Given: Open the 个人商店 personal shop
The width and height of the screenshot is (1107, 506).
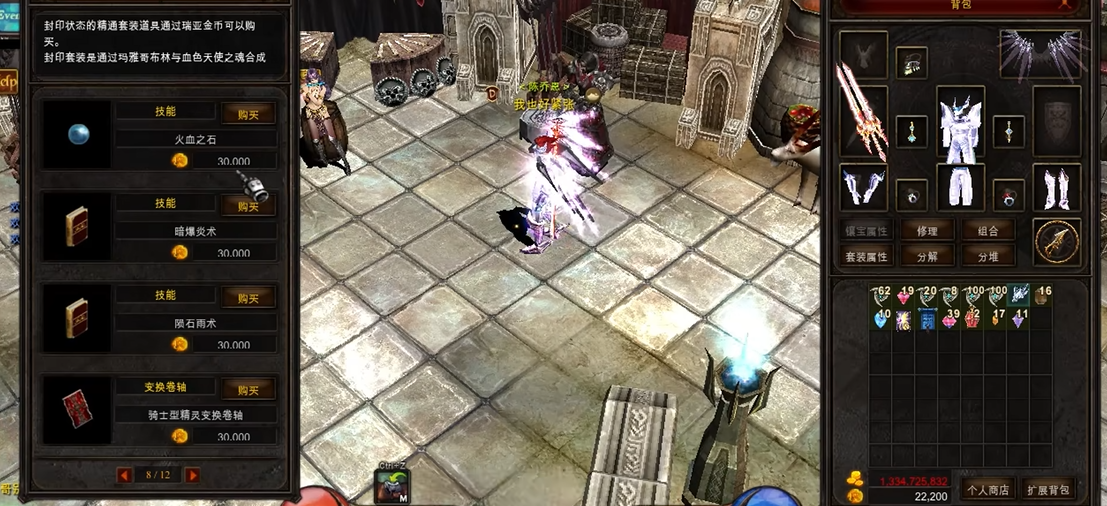Looking at the screenshot, I should point(984,489).
